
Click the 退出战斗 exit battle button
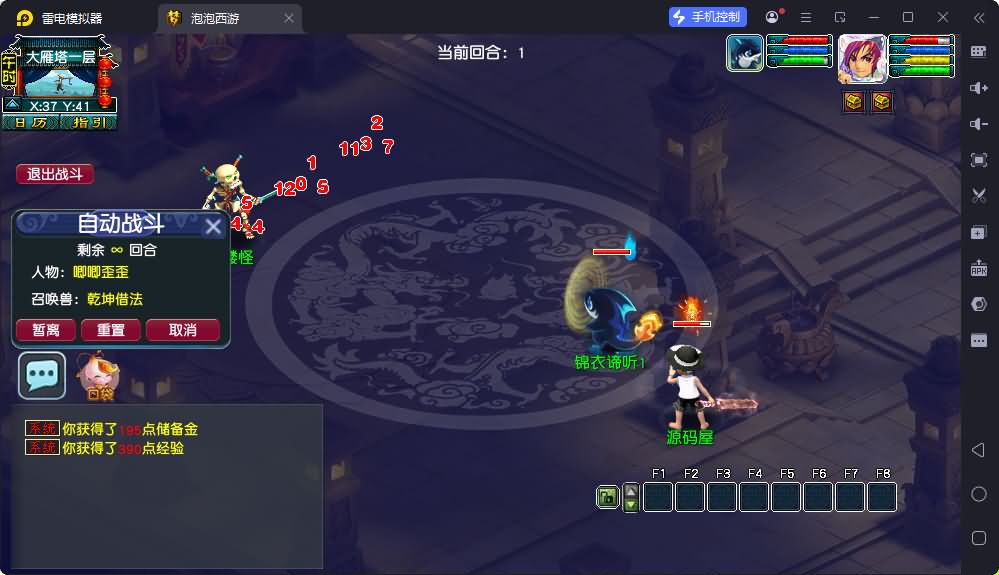(55, 174)
